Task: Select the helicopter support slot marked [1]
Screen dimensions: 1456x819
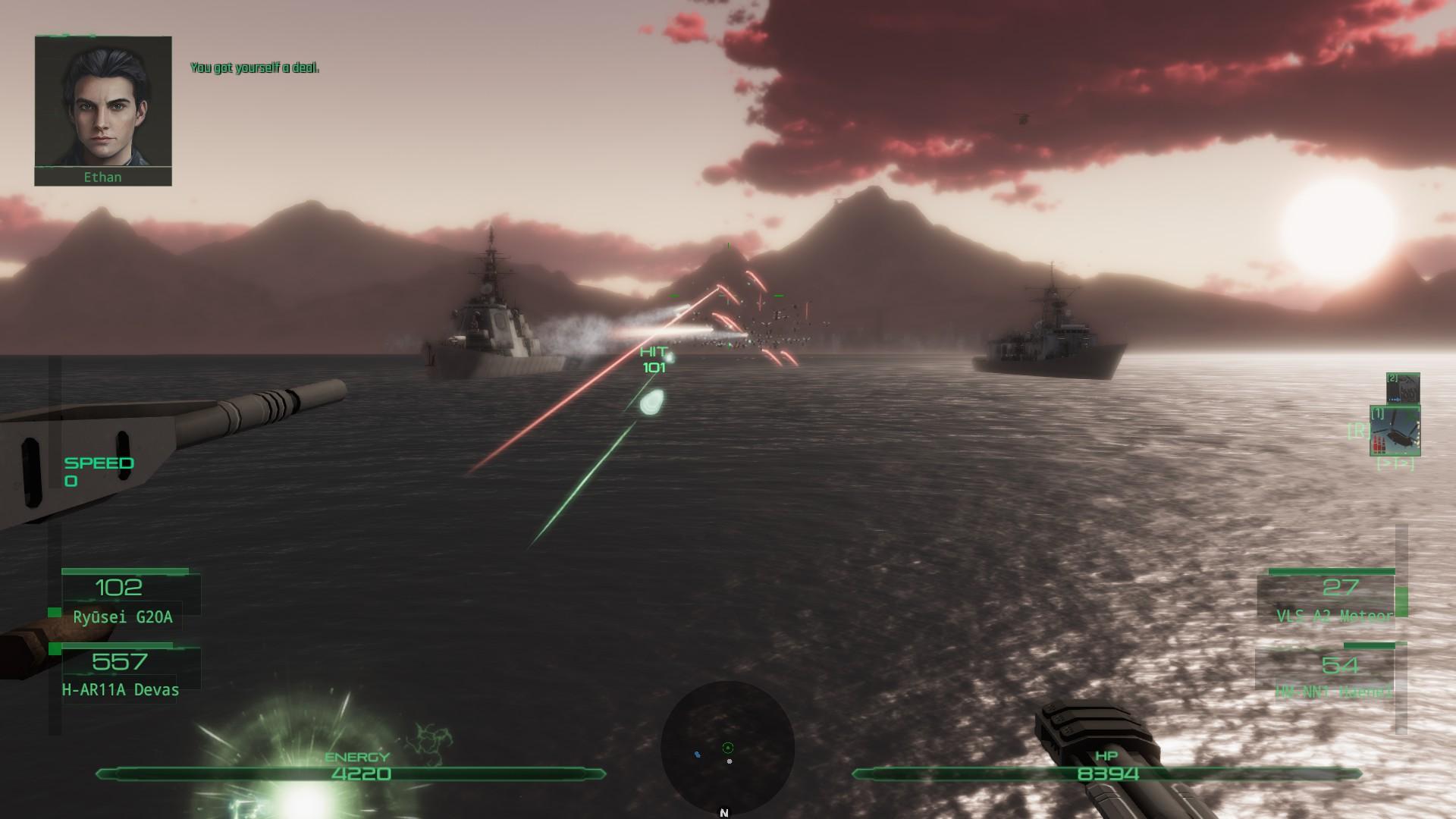Action: (1395, 431)
